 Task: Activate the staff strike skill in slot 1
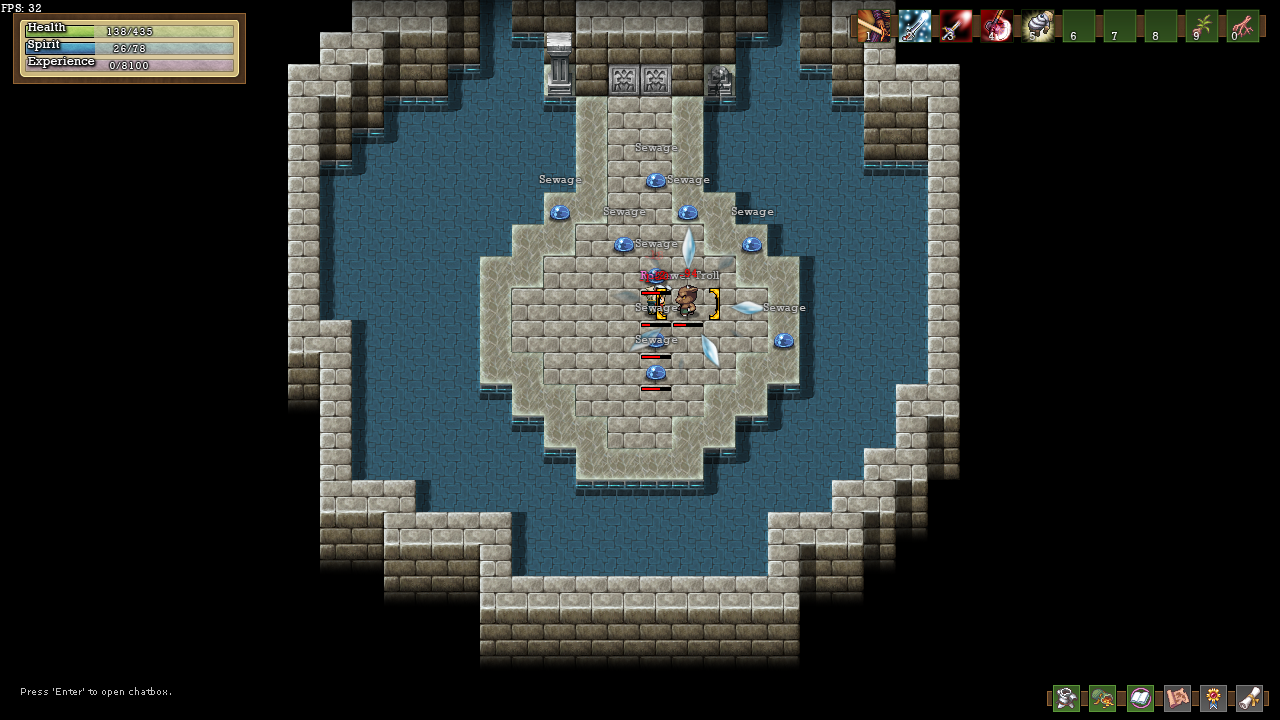pos(873,26)
